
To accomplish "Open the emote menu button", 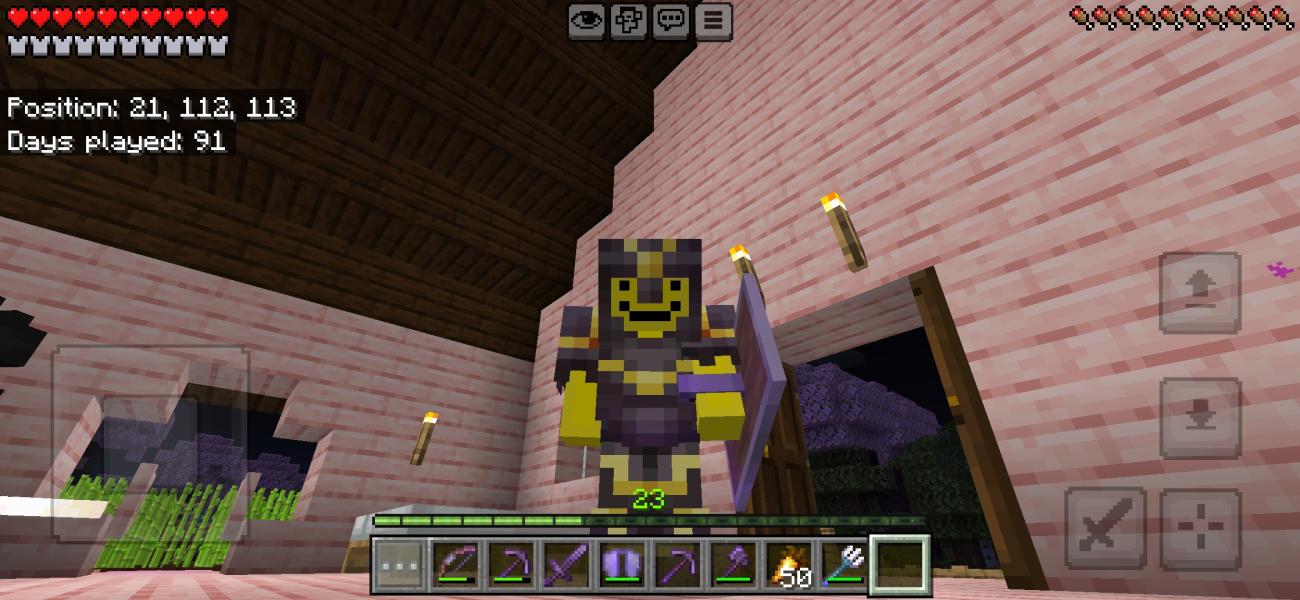I will (x=628, y=21).
